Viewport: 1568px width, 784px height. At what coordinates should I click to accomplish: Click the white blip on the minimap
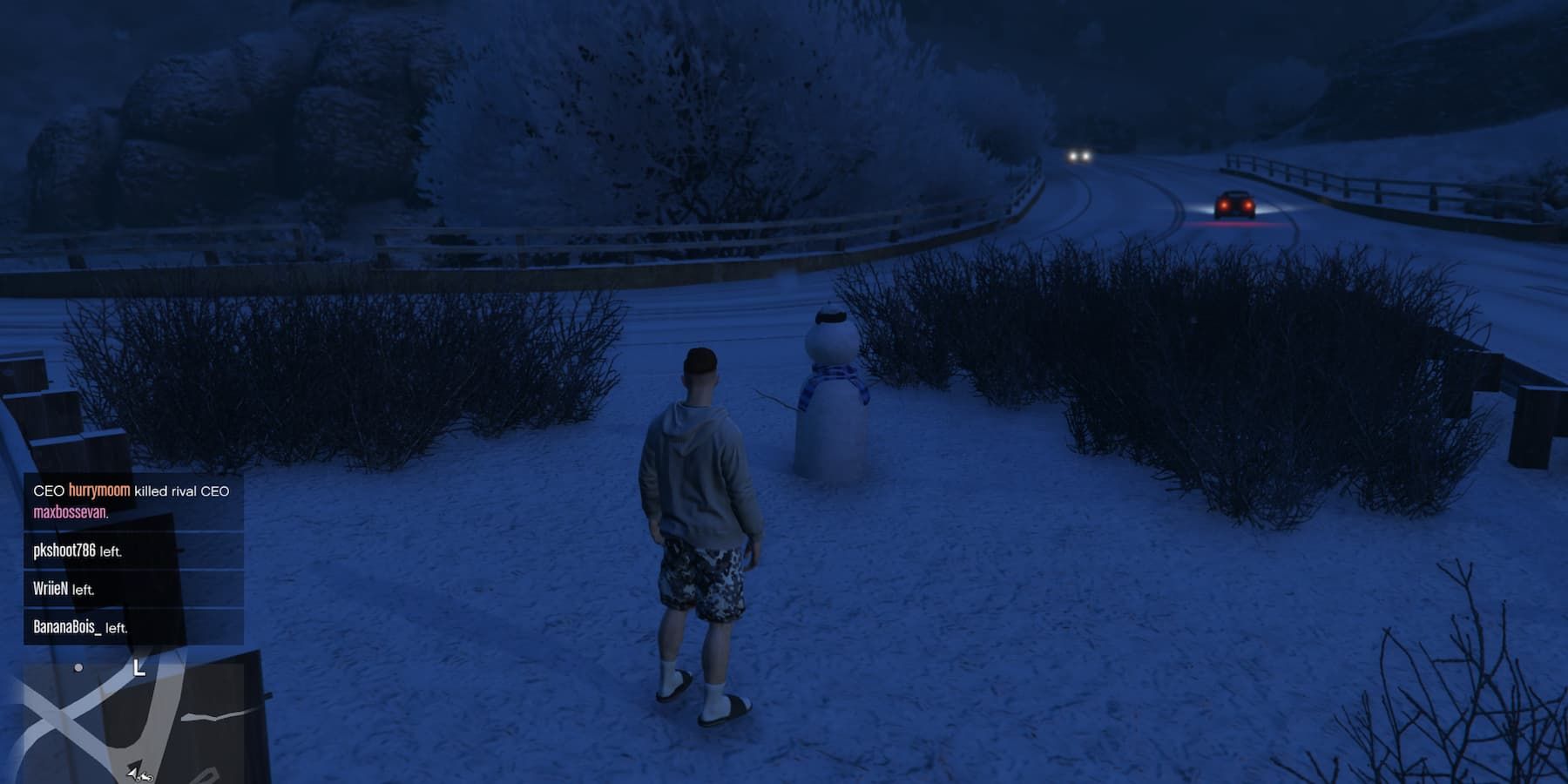pyautogui.click(x=78, y=667)
